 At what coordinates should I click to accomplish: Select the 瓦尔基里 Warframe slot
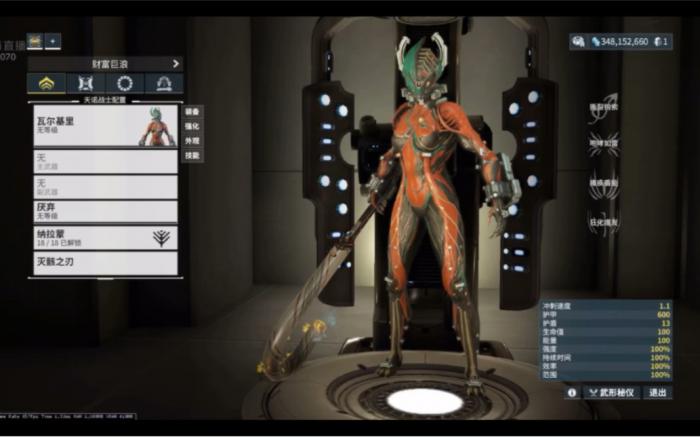106,126
